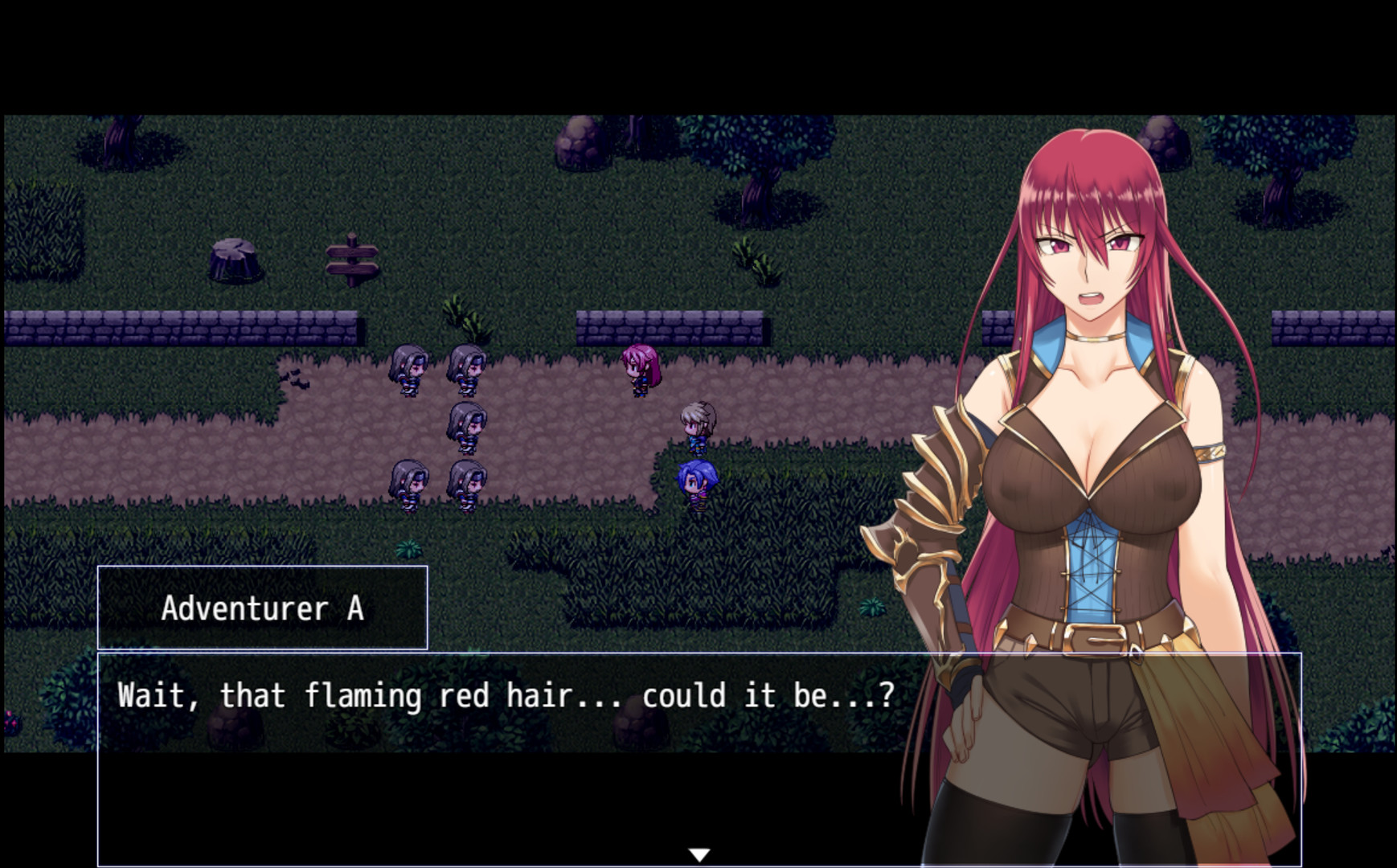Click the dialogue line about flaming red hair
Image resolution: width=1397 pixels, height=868 pixels.
(x=506, y=696)
